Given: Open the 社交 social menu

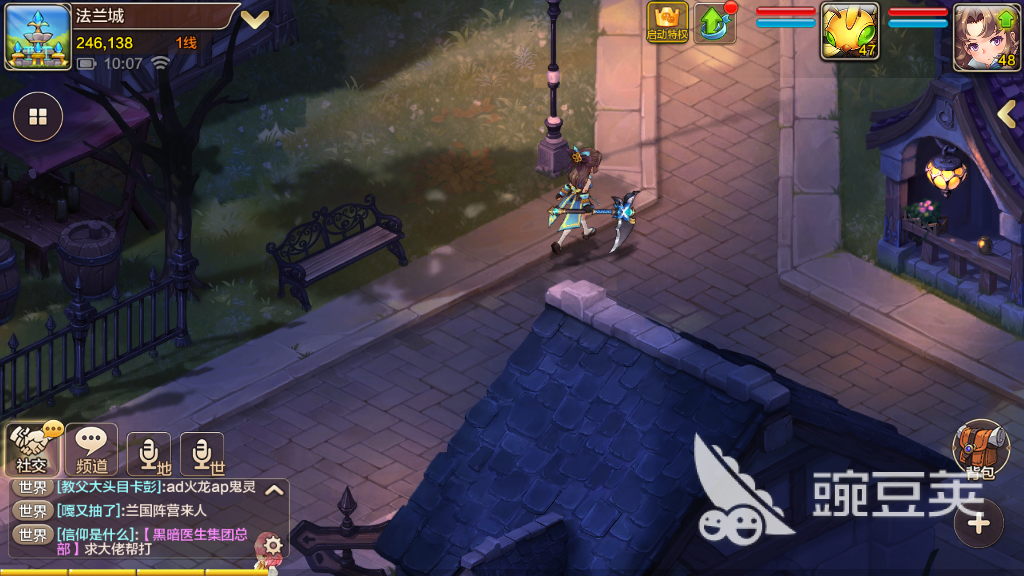Looking at the screenshot, I should tap(30, 449).
